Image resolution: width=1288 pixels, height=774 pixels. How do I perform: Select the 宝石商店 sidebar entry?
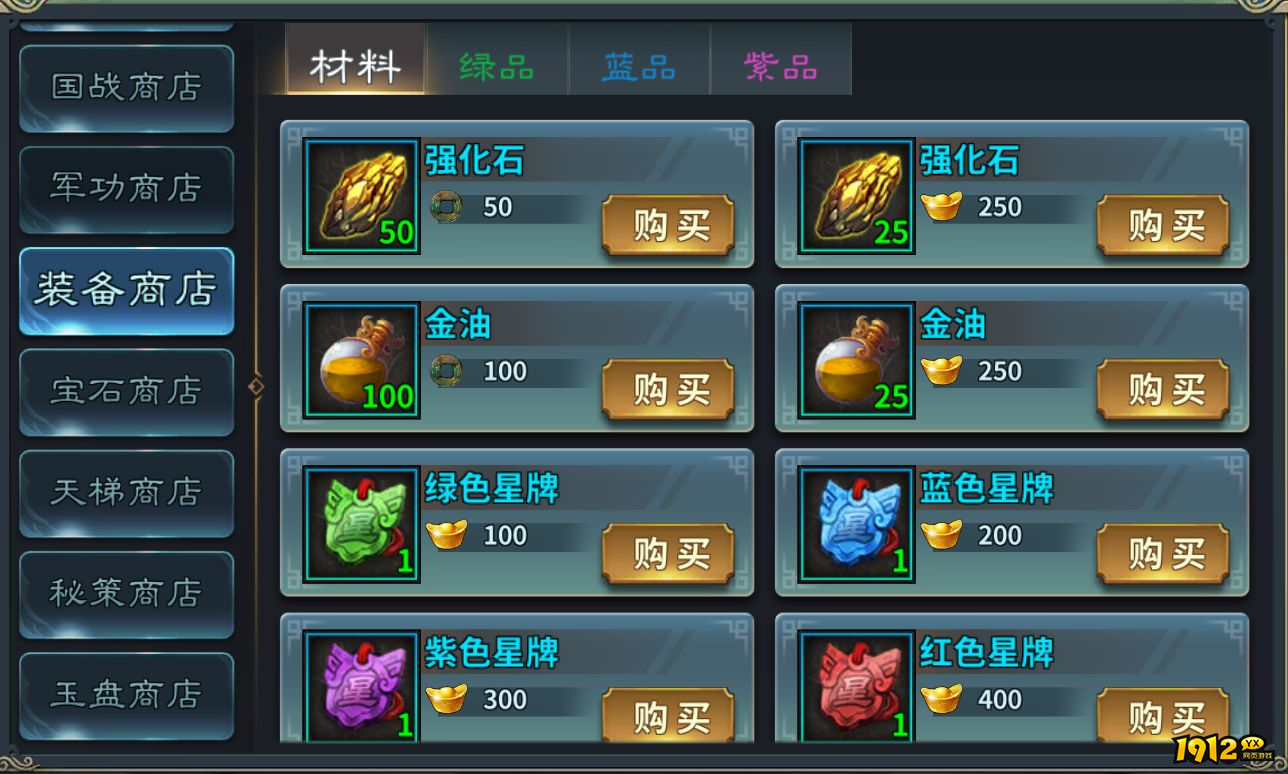click(126, 392)
